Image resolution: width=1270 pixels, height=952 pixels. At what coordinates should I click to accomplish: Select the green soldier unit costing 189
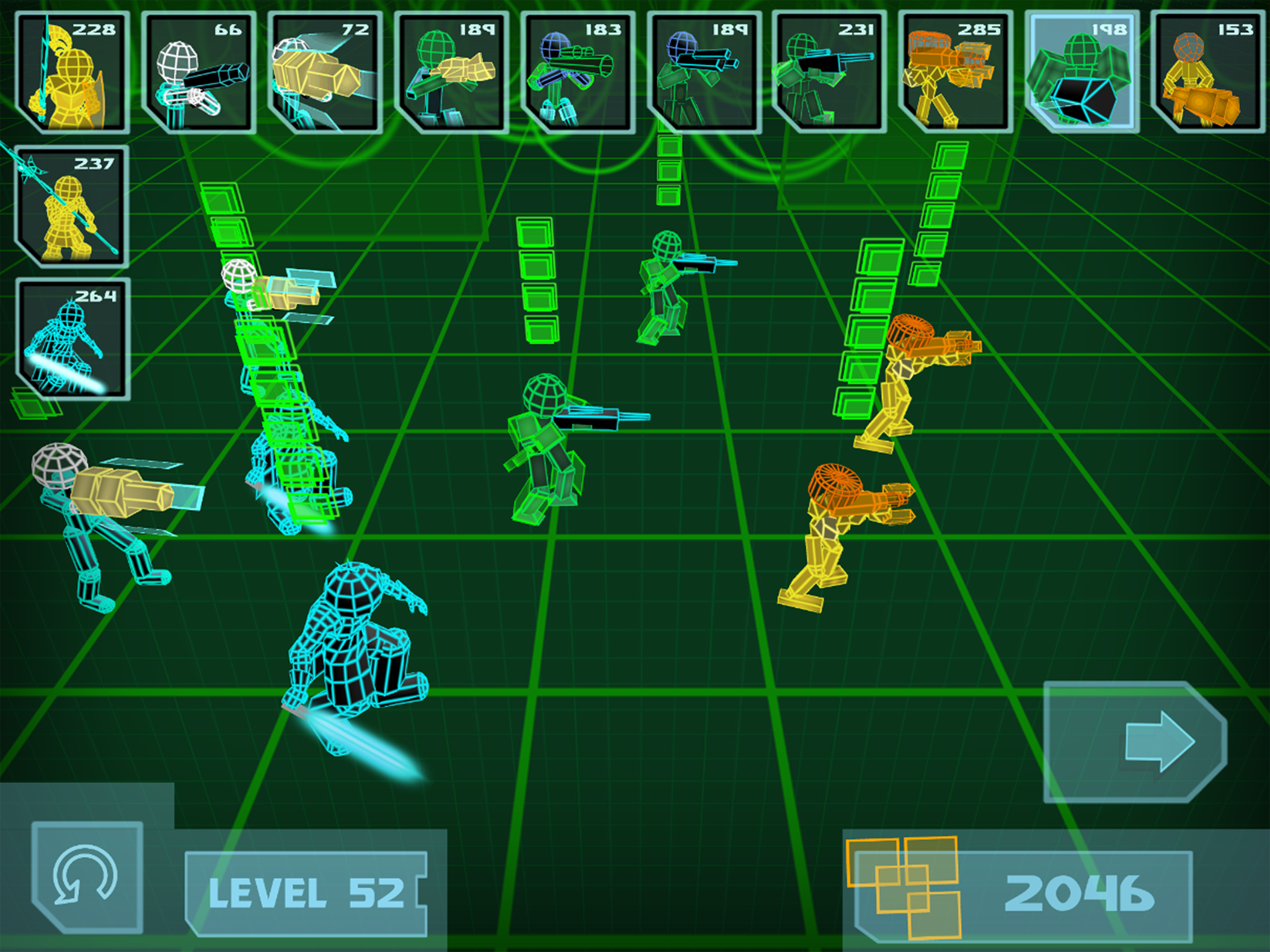click(707, 71)
